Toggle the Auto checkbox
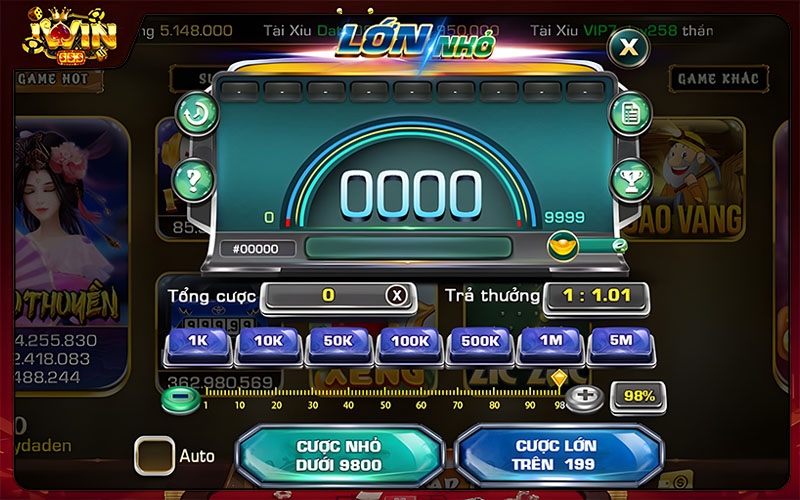800x500 pixels. click(155, 456)
